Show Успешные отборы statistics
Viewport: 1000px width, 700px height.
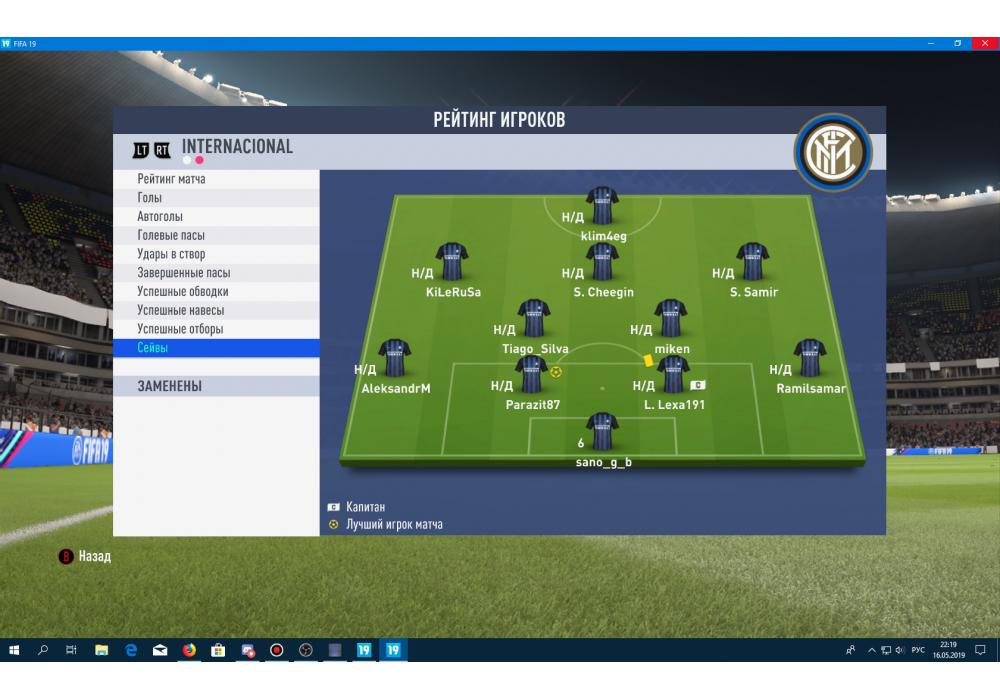[215, 329]
